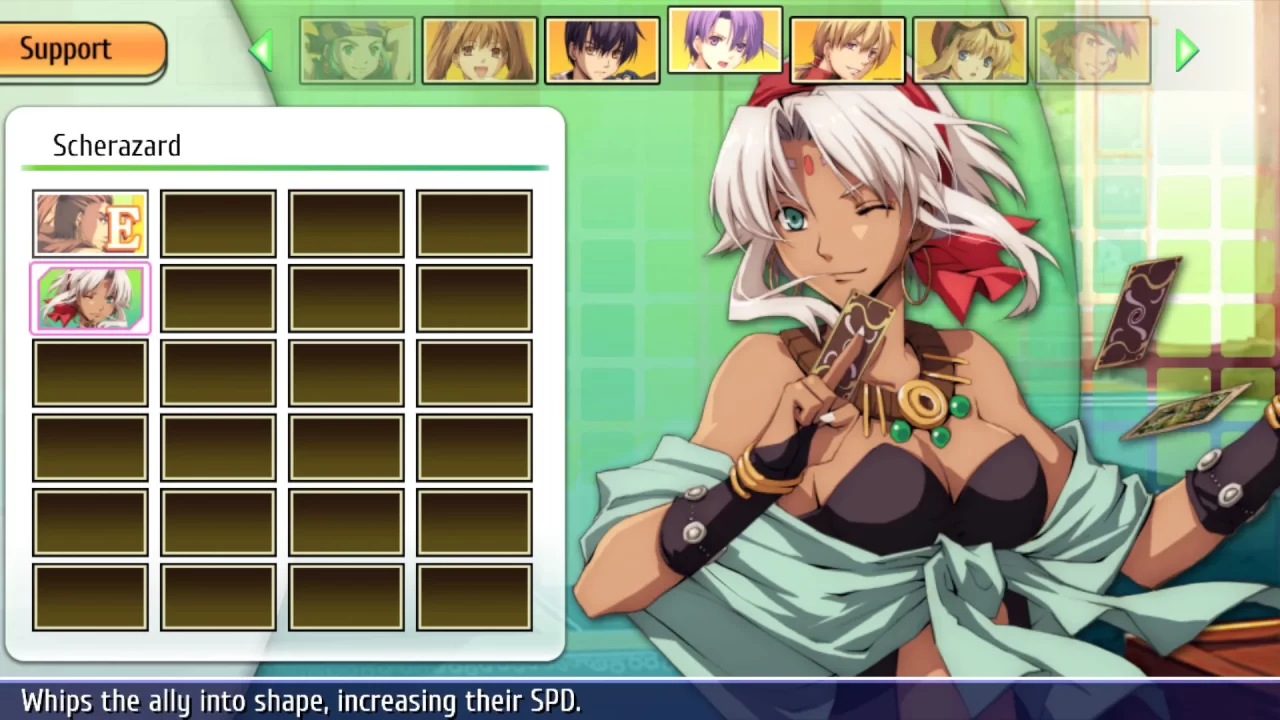Select the highlighted purple-haired character portrait
Screen dimensions: 1280x720
[724, 42]
